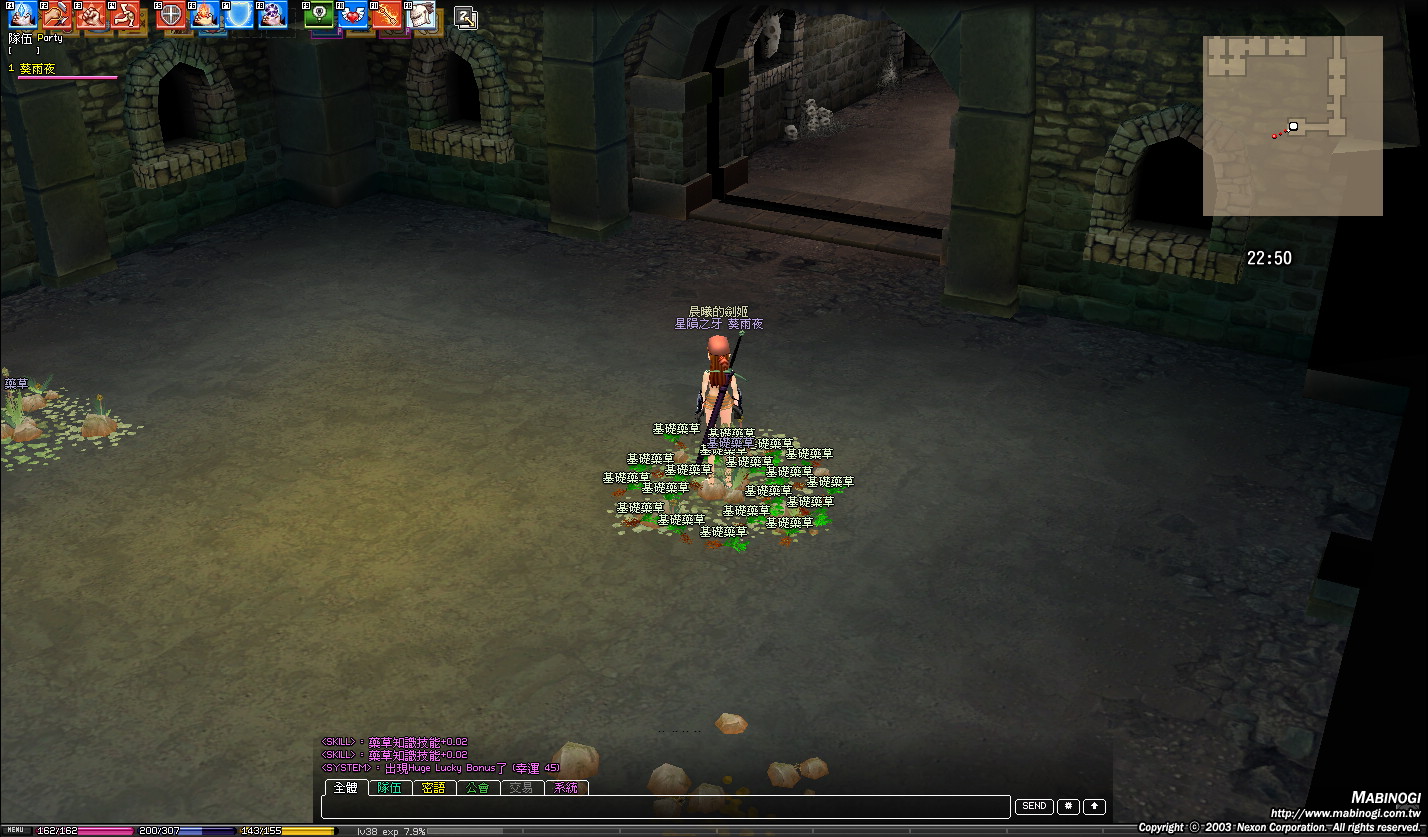The image size is (1428, 837).
Task: Select the F9 green lightbulb skill
Action: [x=318, y=14]
